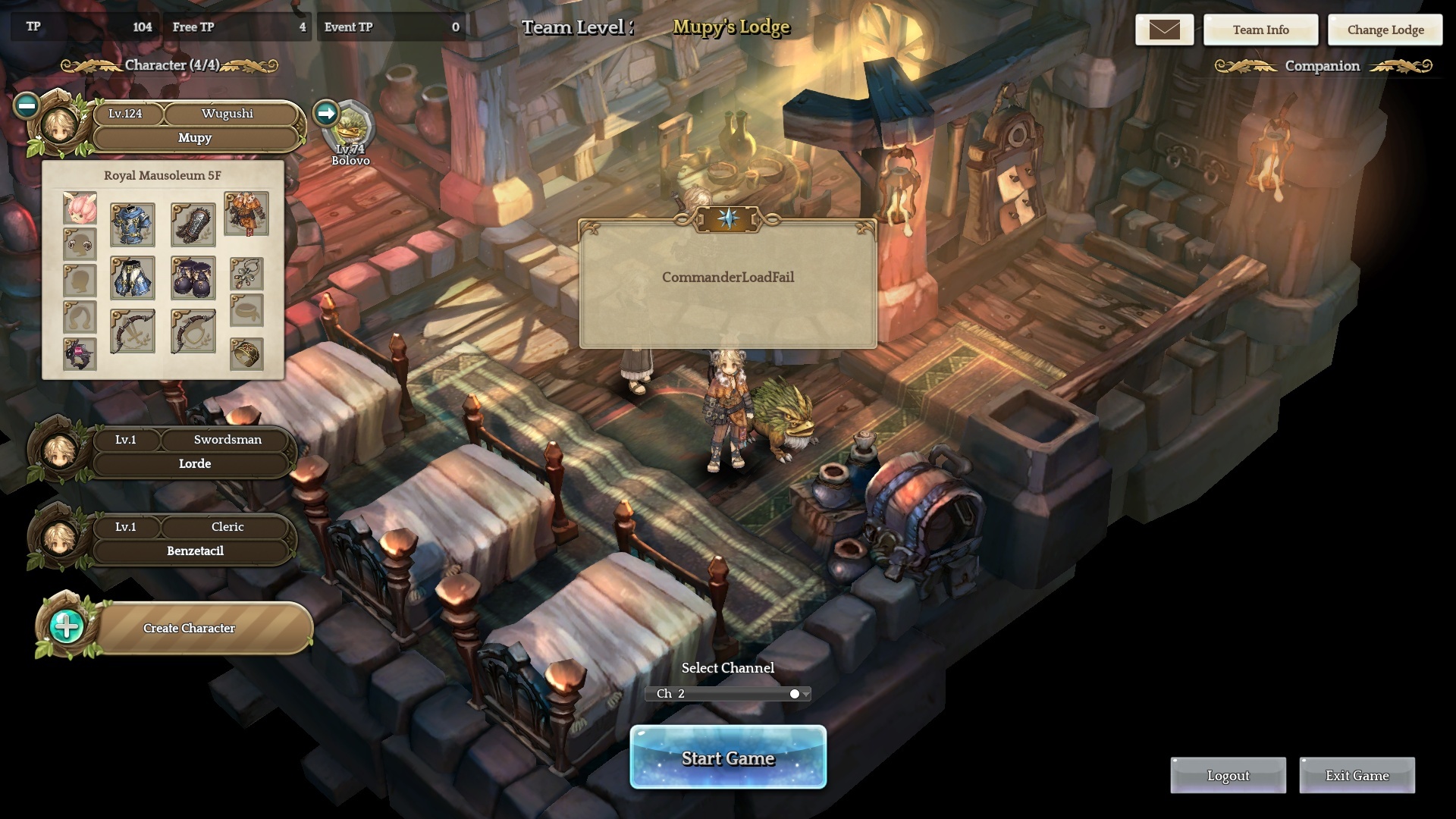Inspect the gold bracelet equipment slot
Image resolution: width=1456 pixels, height=819 pixels.
pos(246,354)
